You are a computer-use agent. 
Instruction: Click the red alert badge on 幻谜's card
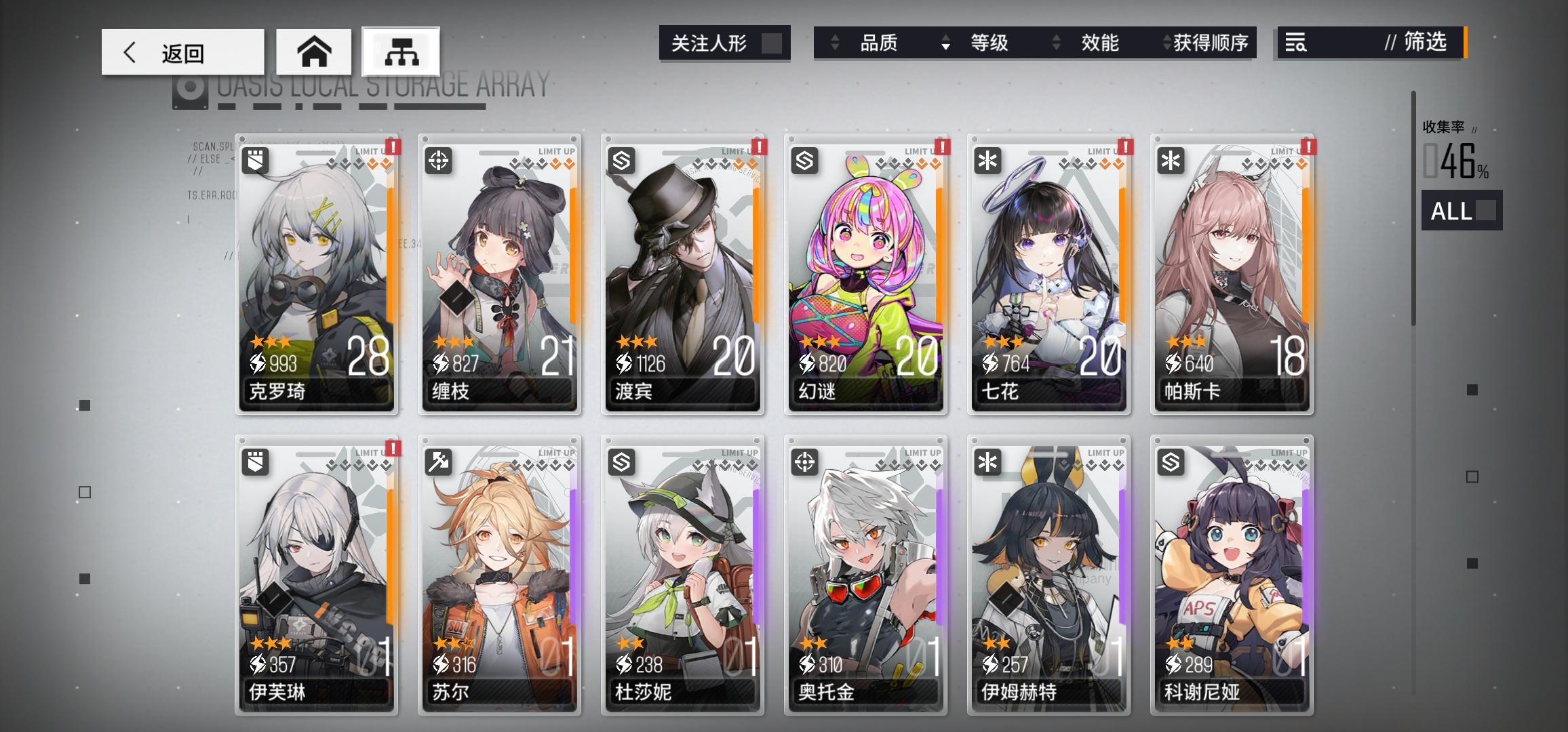pyautogui.click(x=941, y=146)
